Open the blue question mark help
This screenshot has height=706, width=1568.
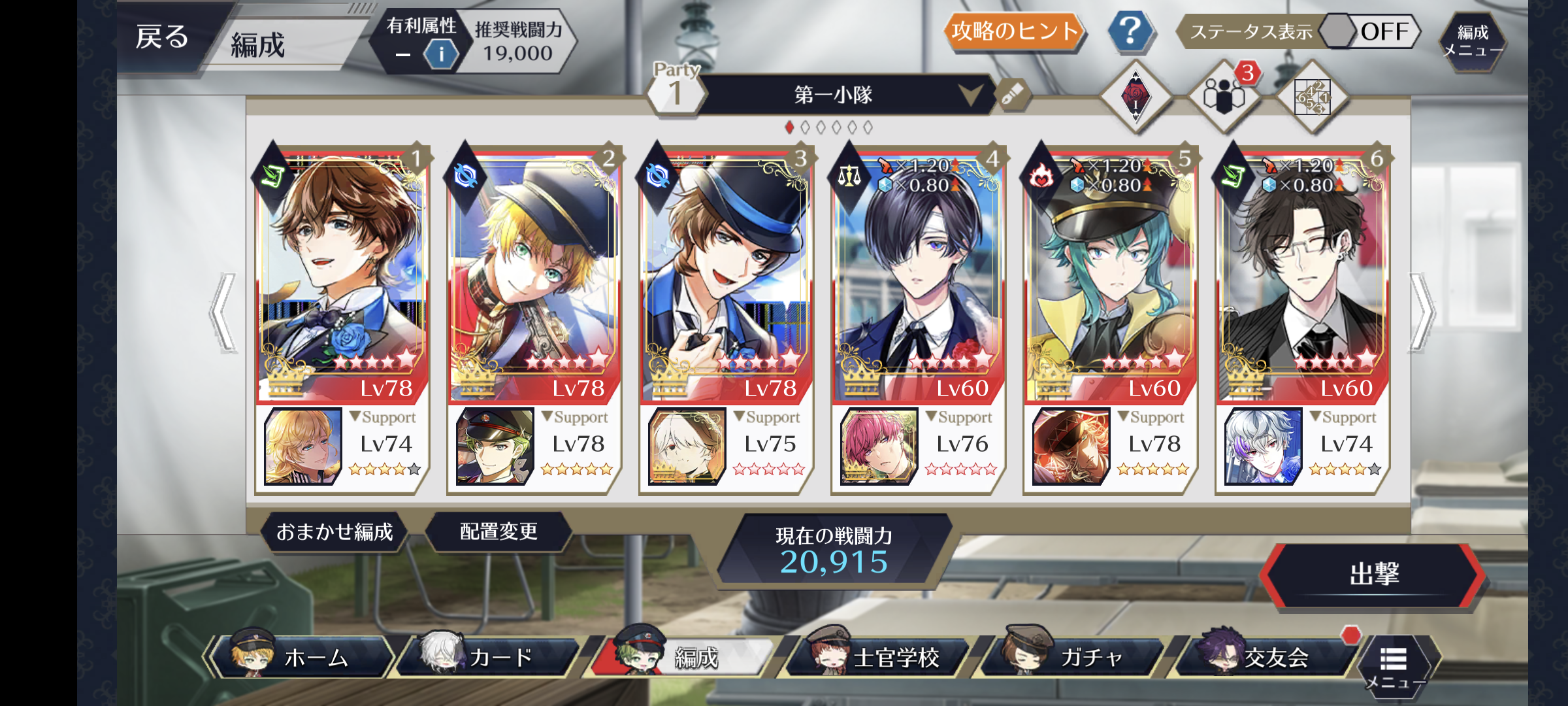point(1130,31)
